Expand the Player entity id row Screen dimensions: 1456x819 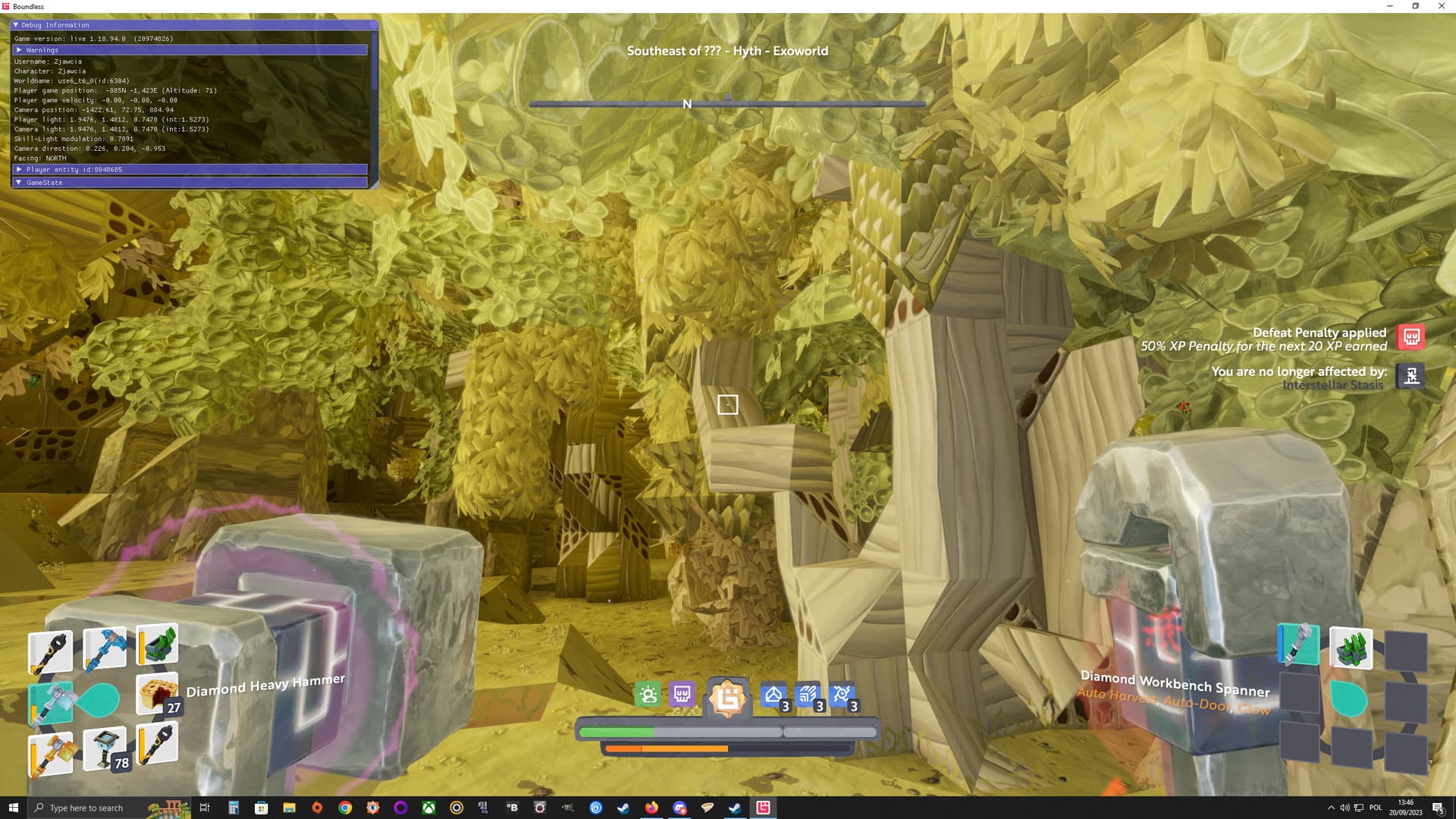coord(19,169)
